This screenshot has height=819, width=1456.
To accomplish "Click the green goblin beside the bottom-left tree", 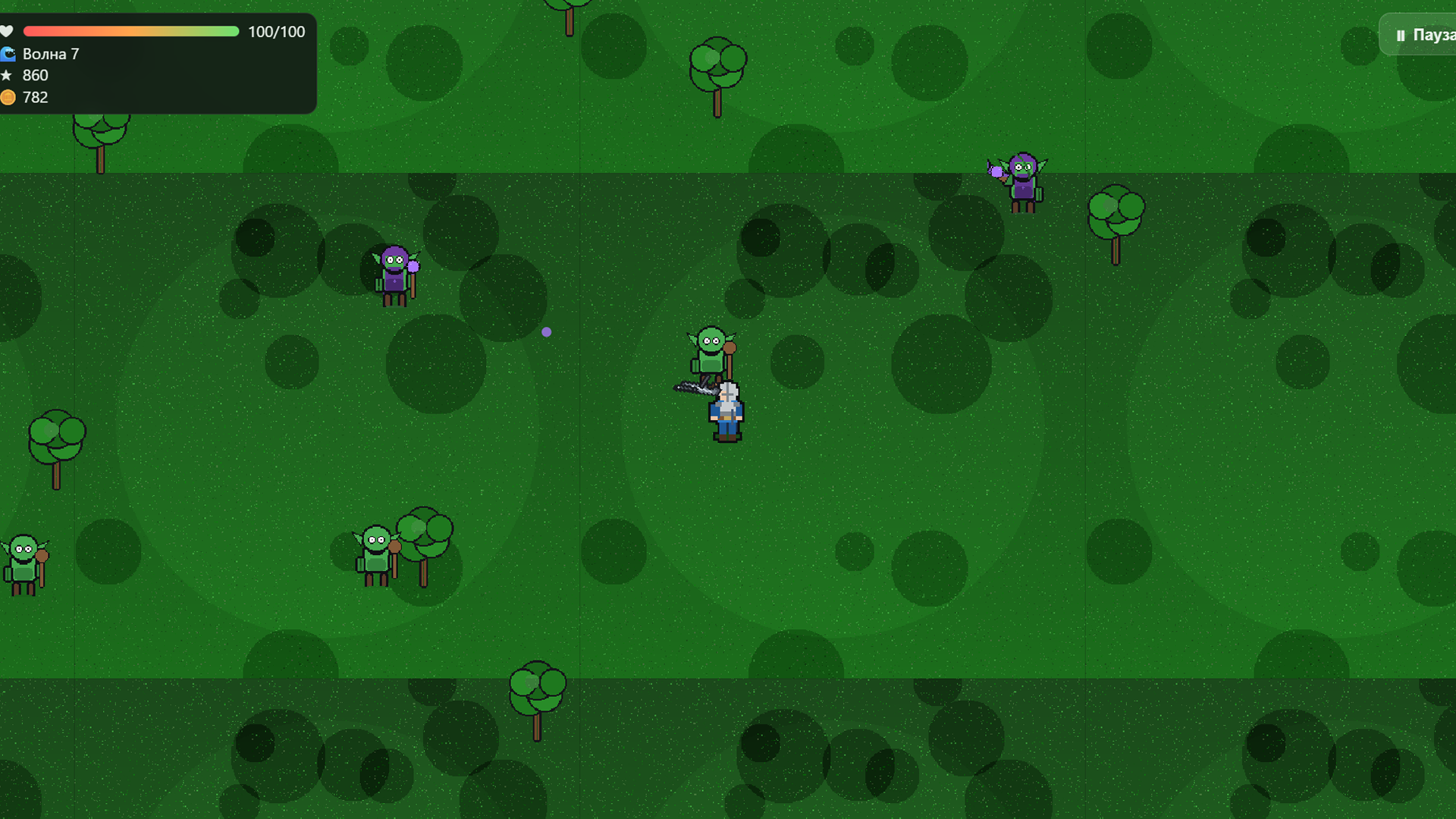I will 374,550.
